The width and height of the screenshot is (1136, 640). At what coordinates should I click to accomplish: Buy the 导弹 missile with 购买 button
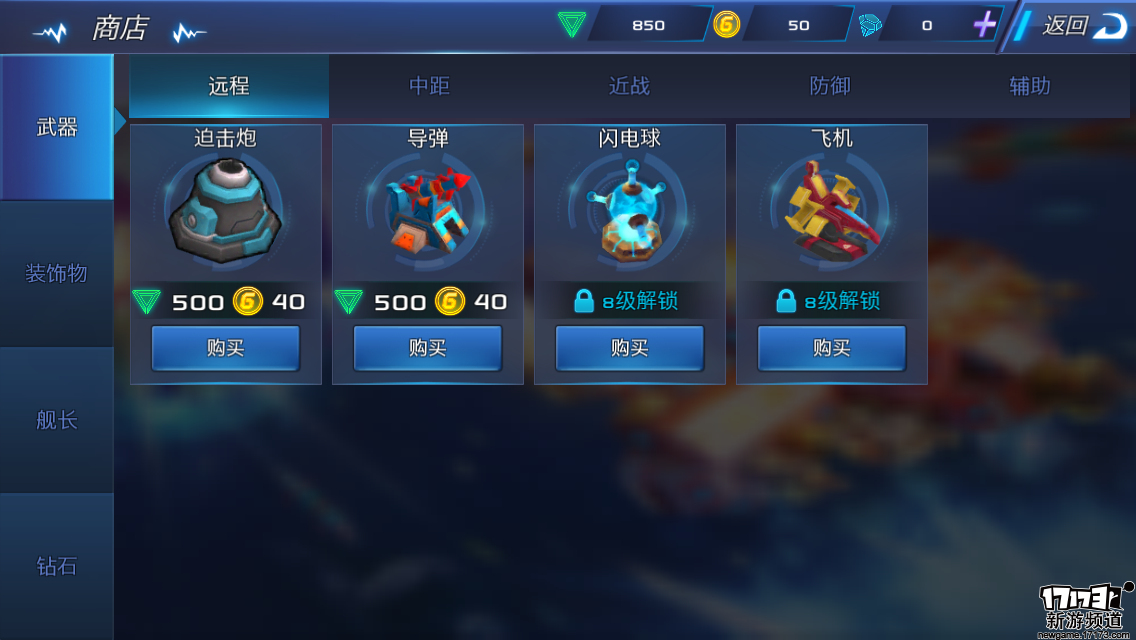point(428,348)
